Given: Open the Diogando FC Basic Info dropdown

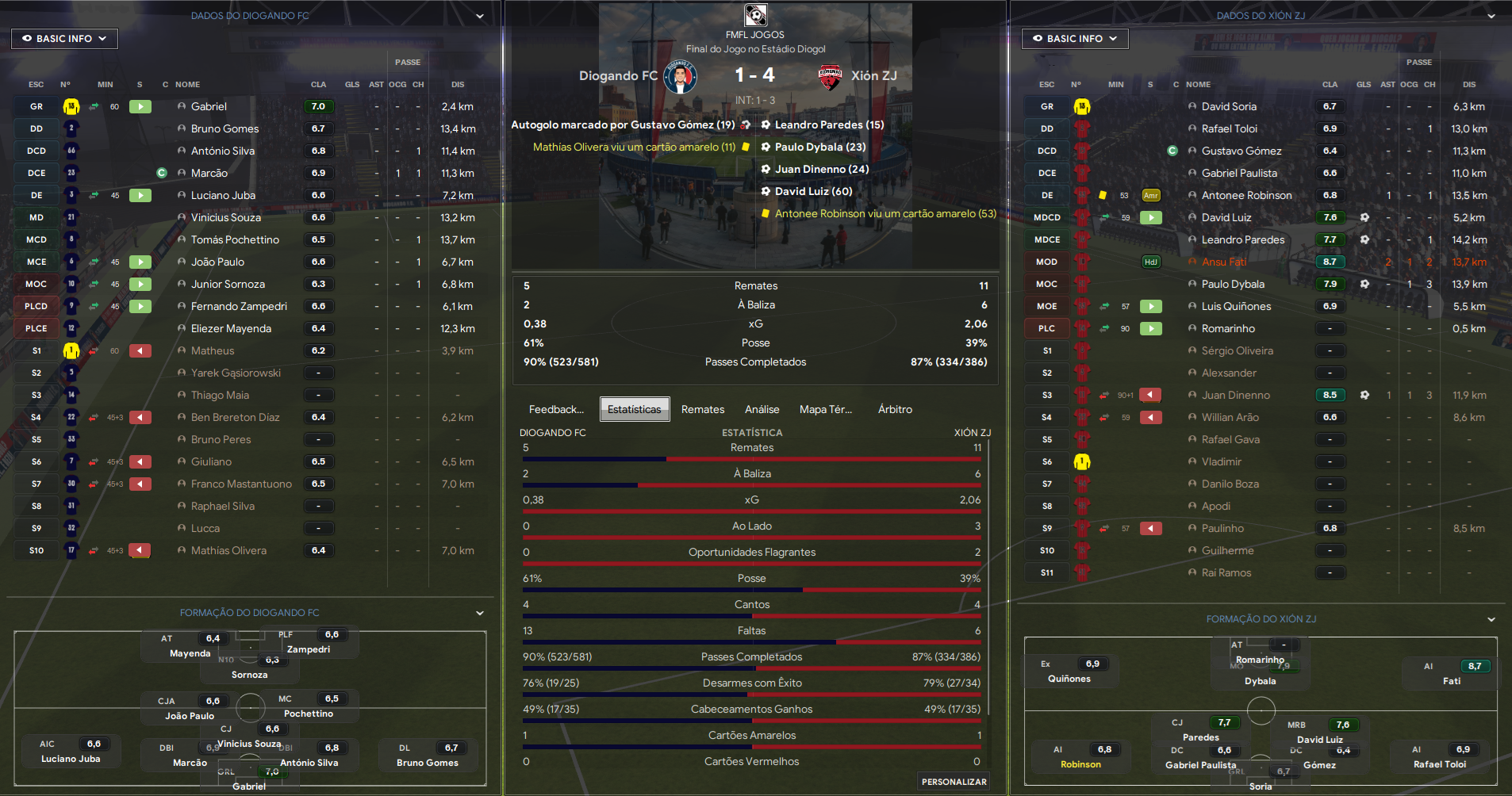Looking at the screenshot, I should pyautogui.click(x=64, y=38).
